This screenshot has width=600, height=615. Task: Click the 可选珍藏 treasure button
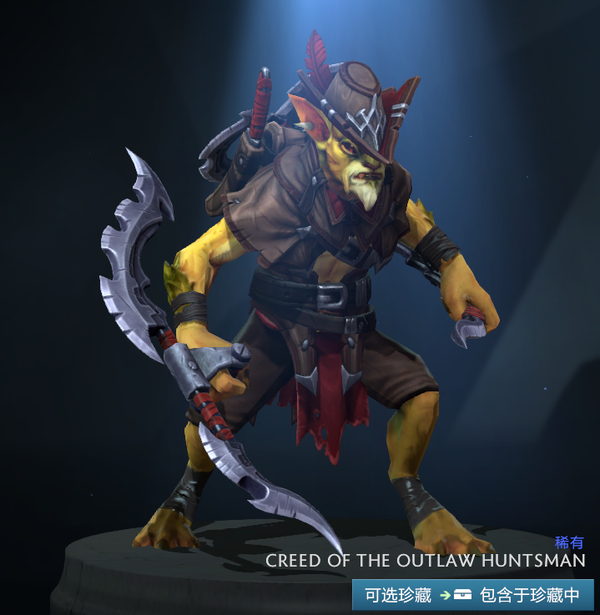pyautogui.click(x=398, y=594)
